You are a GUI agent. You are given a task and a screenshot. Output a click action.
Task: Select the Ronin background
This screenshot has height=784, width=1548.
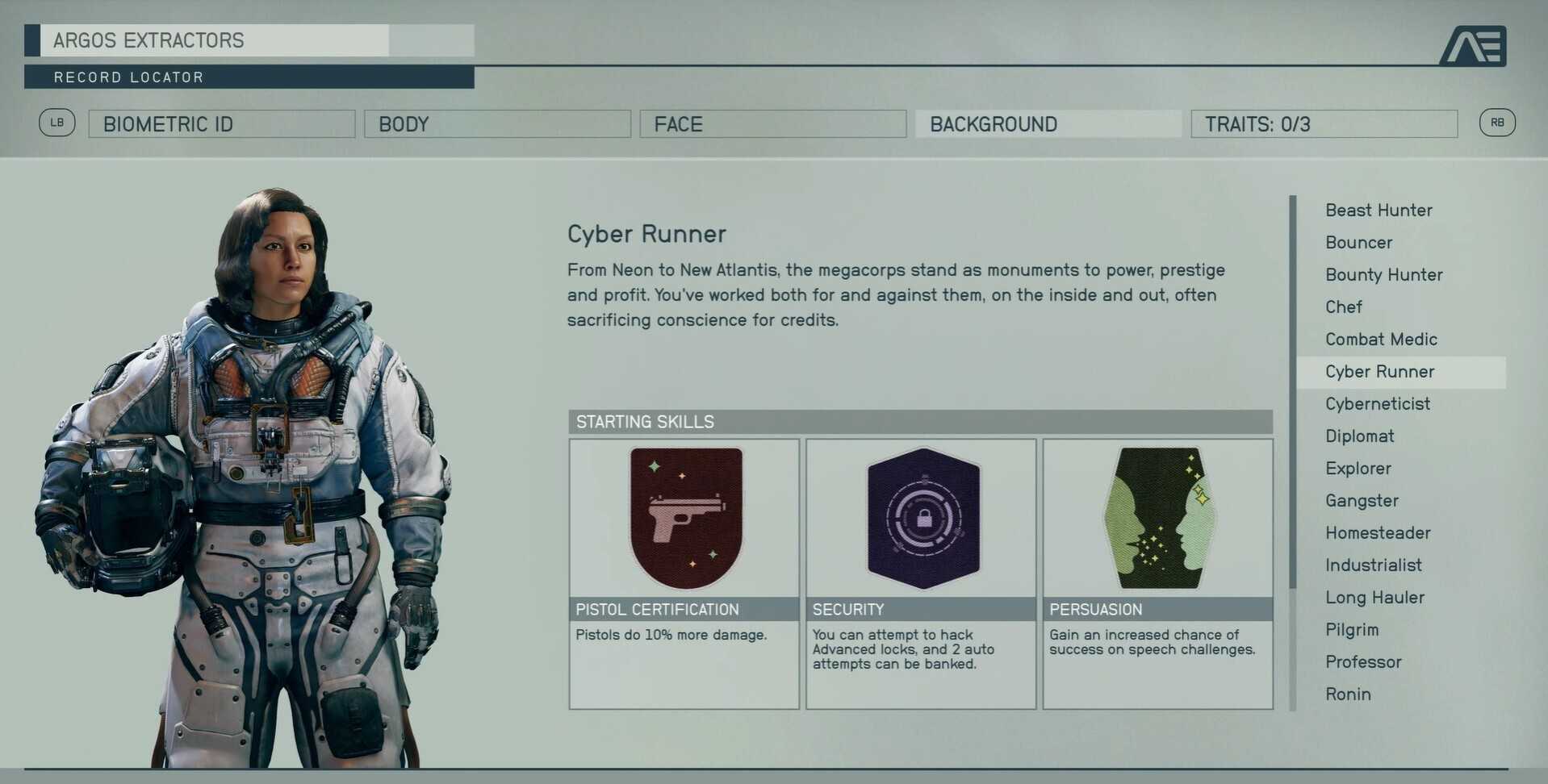tap(1348, 694)
